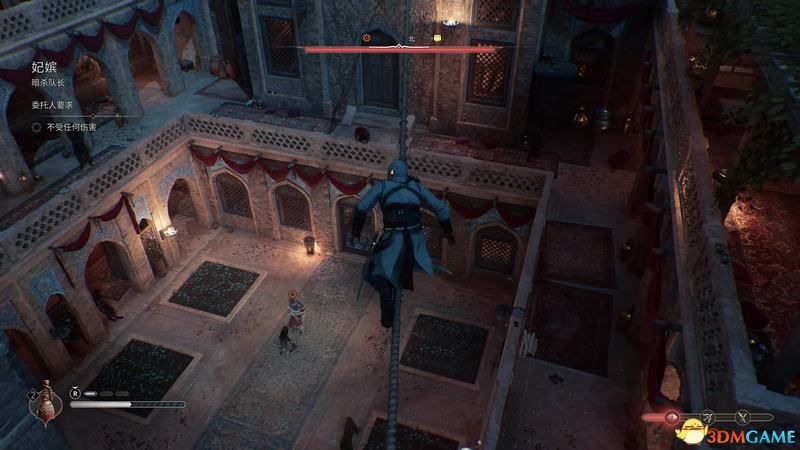This screenshot has height=450, width=800.
Task: Select the crossed swords notoriety icon
Action: tap(742, 416)
